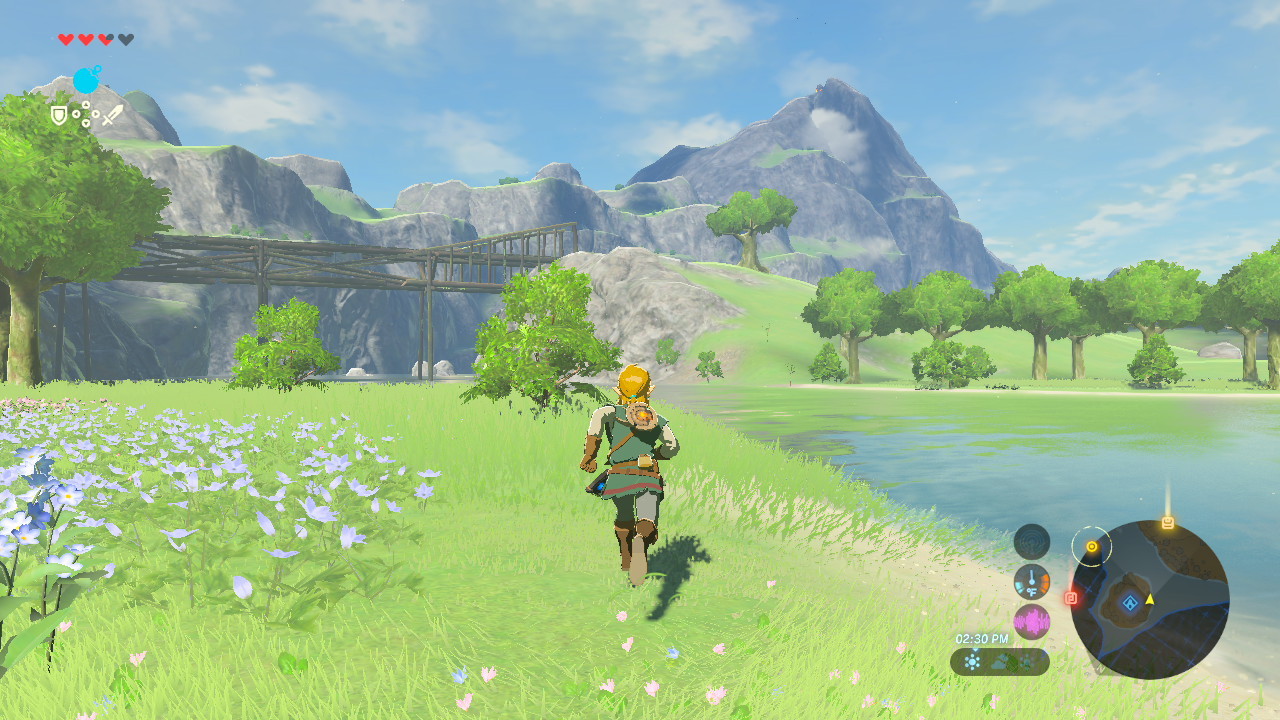This screenshot has height=720, width=1280.
Task: Click the thermometer temperature gauge icon
Action: click(x=1032, y=582)
